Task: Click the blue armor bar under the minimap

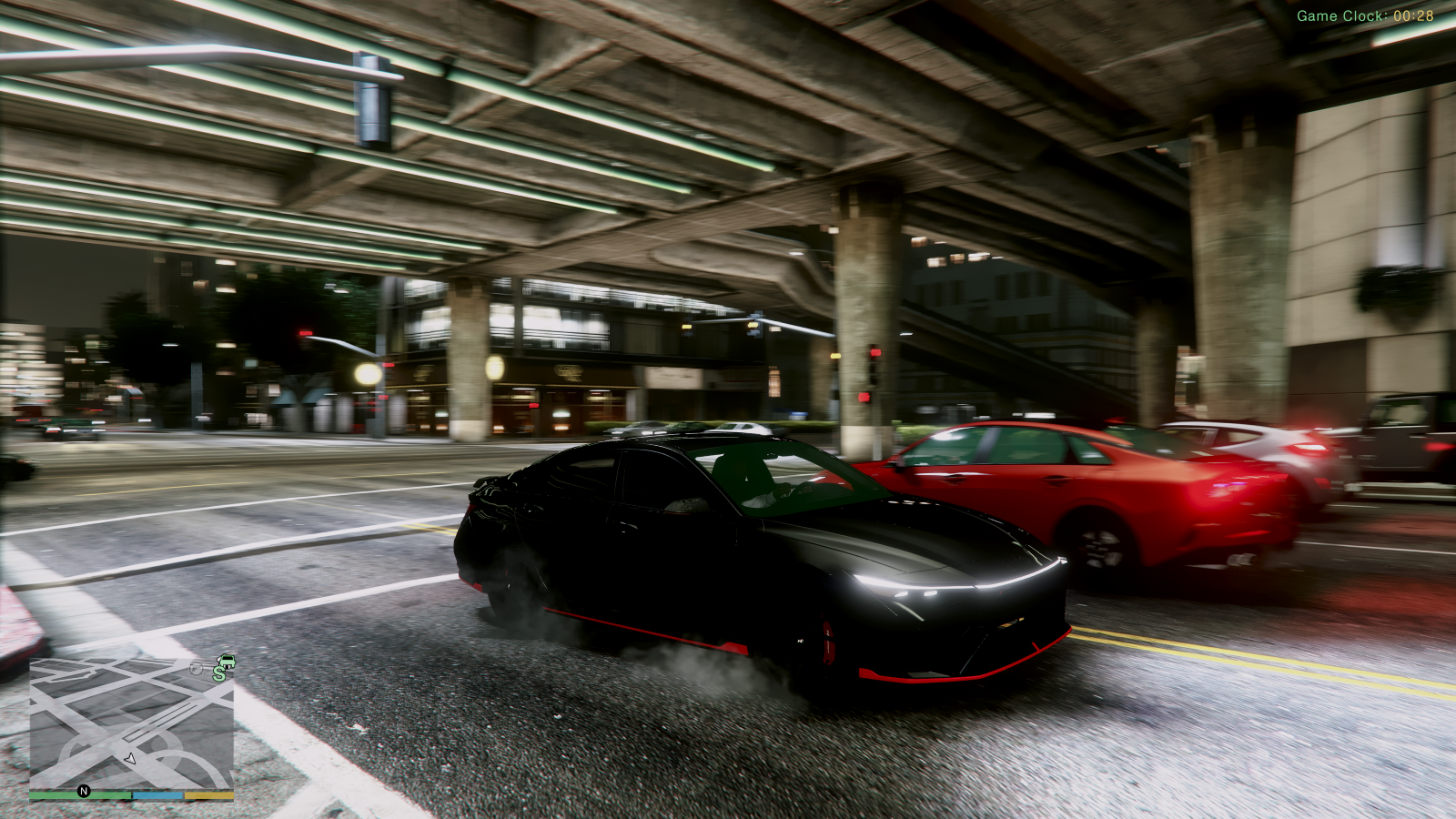Action: [158, 795]
